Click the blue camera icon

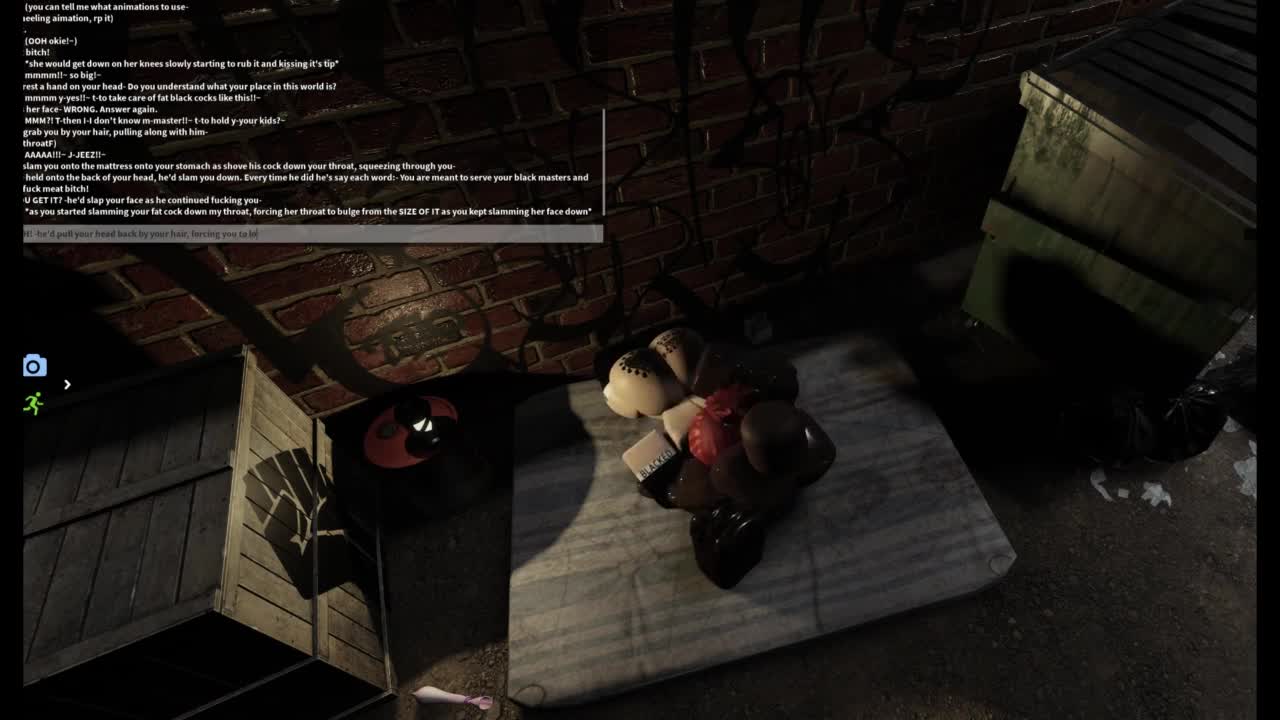coord(35,366)
